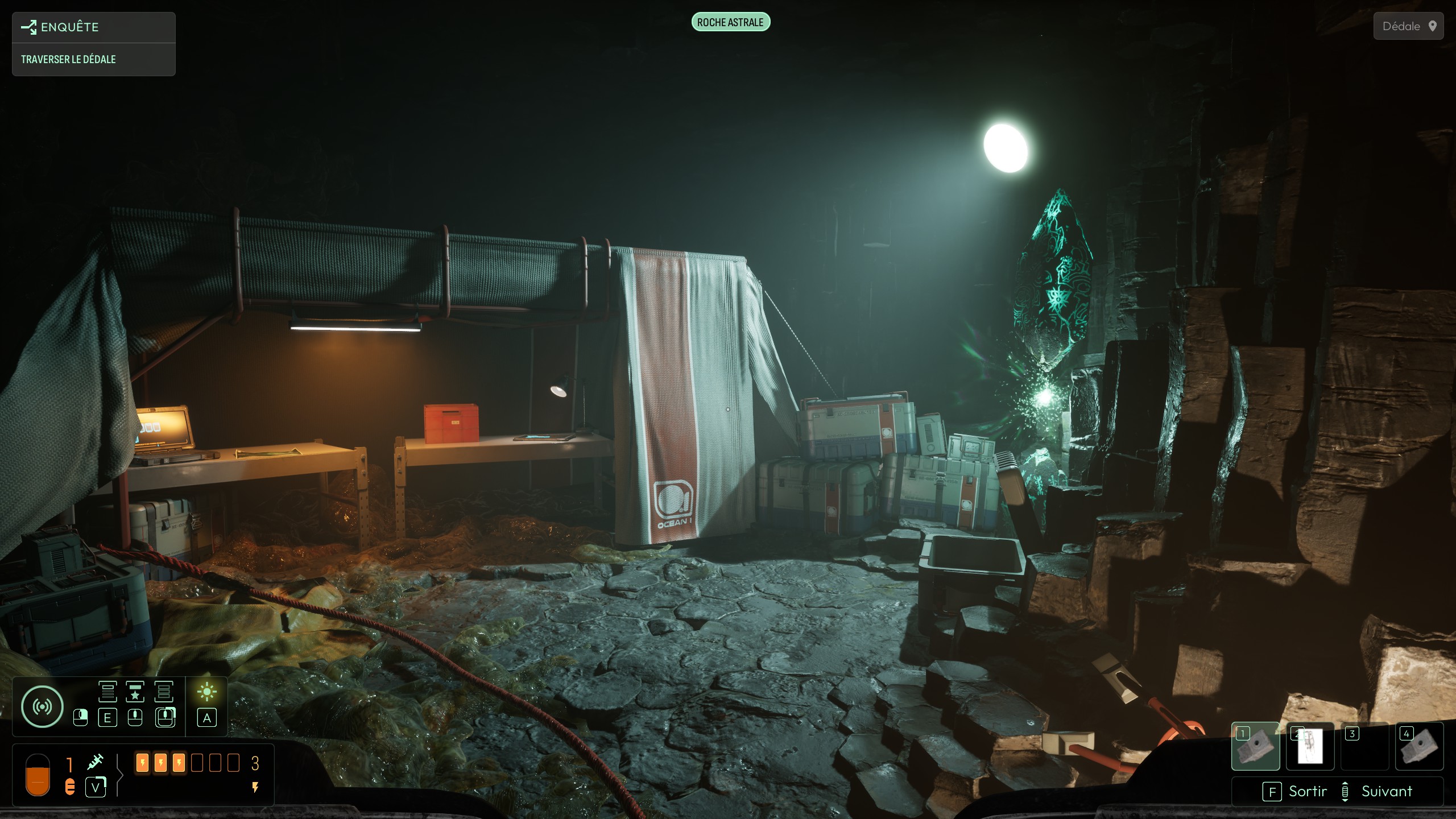Image resolution: width=1456 pixels, height=819 pixels.
Task: Select the stone block in slot 4
Action: pos(1419,746)
